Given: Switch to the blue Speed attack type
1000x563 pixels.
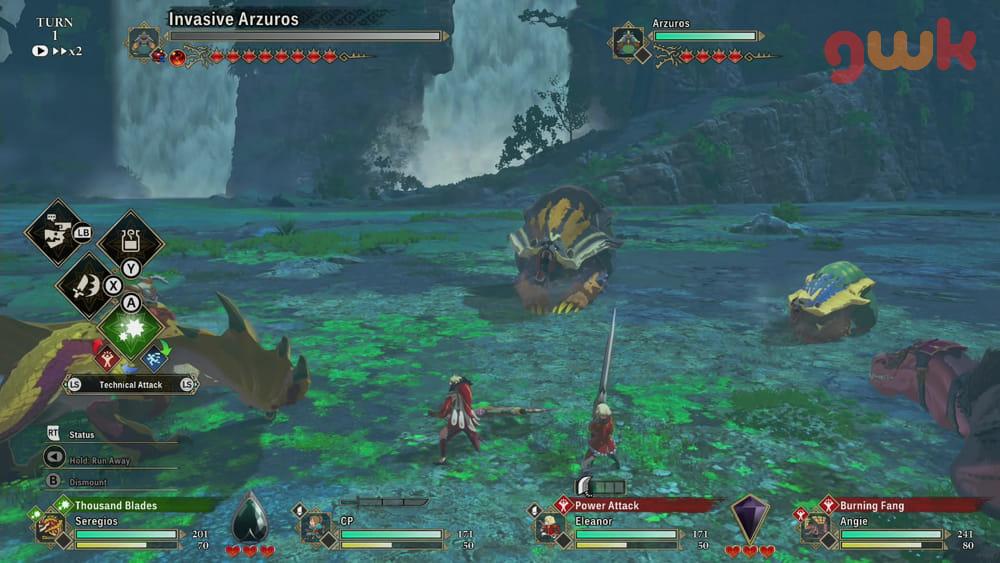Looking at the screenshot, I should [155, 357].
